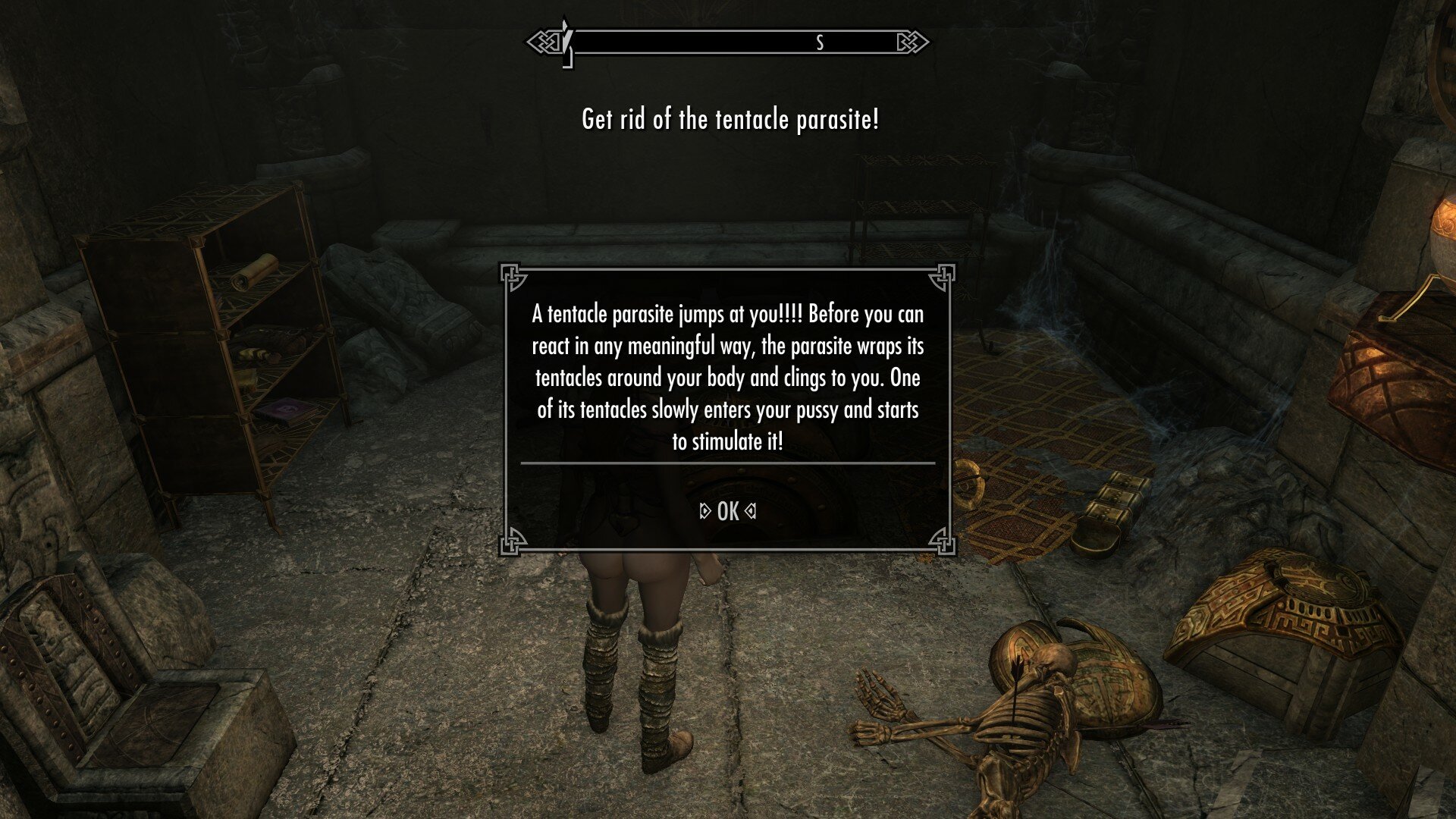Image resolution: width=1456 pixels, height=819 pixels.
Task: Confirm the message box with OK
Action: point(727,512)
